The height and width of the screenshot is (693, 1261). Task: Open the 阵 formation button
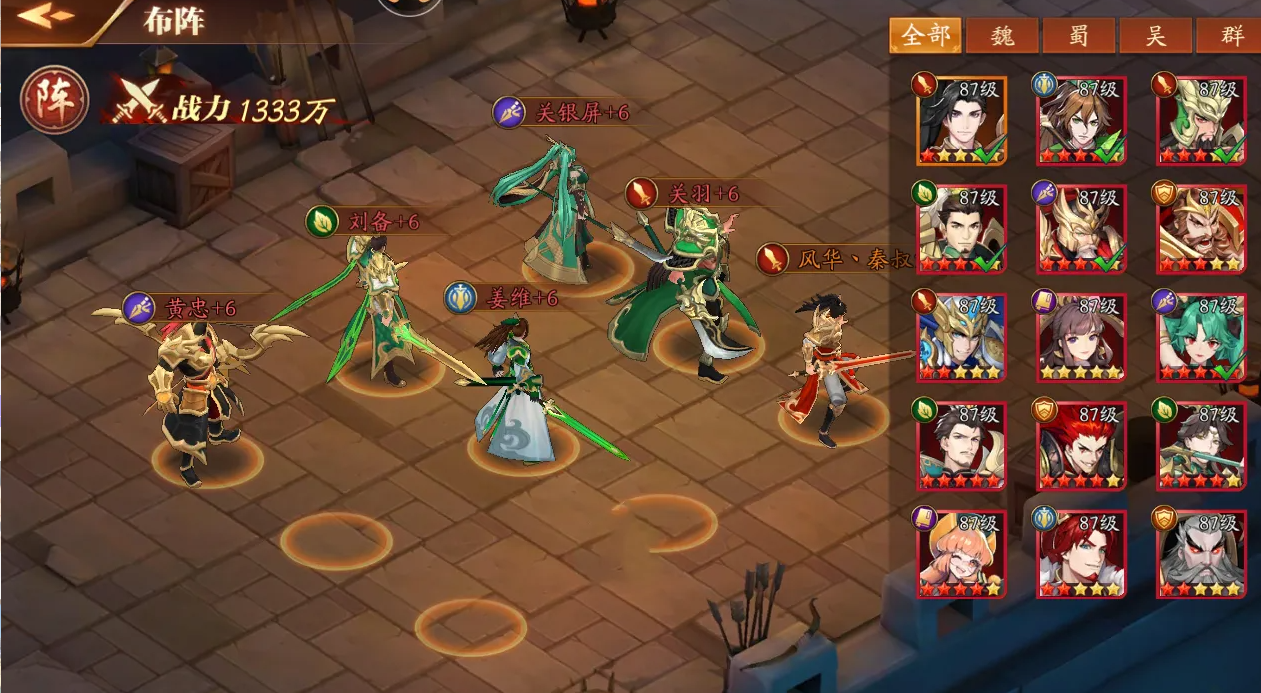click(54, 101)
